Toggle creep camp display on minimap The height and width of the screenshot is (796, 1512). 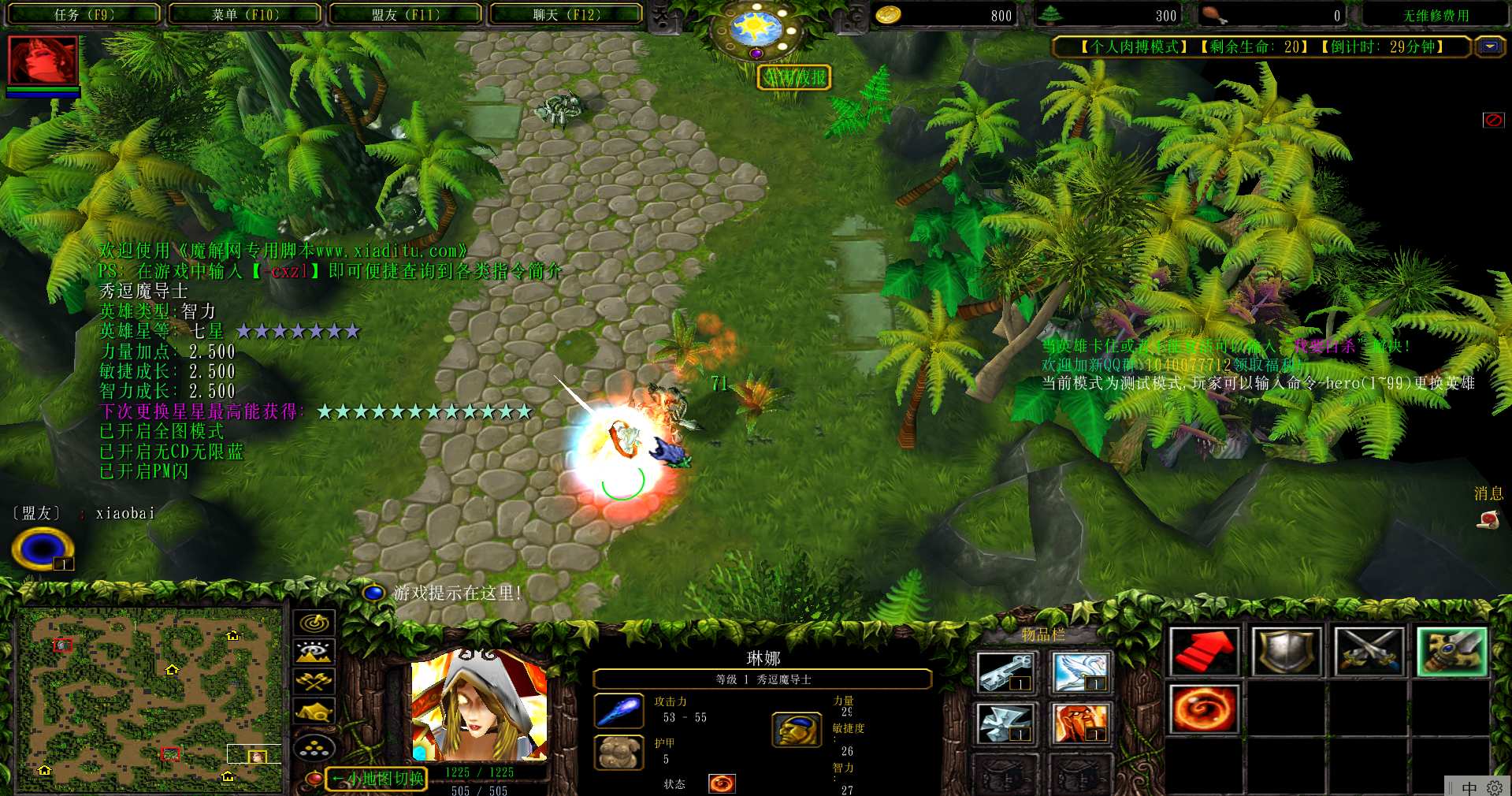pos(314,712)
